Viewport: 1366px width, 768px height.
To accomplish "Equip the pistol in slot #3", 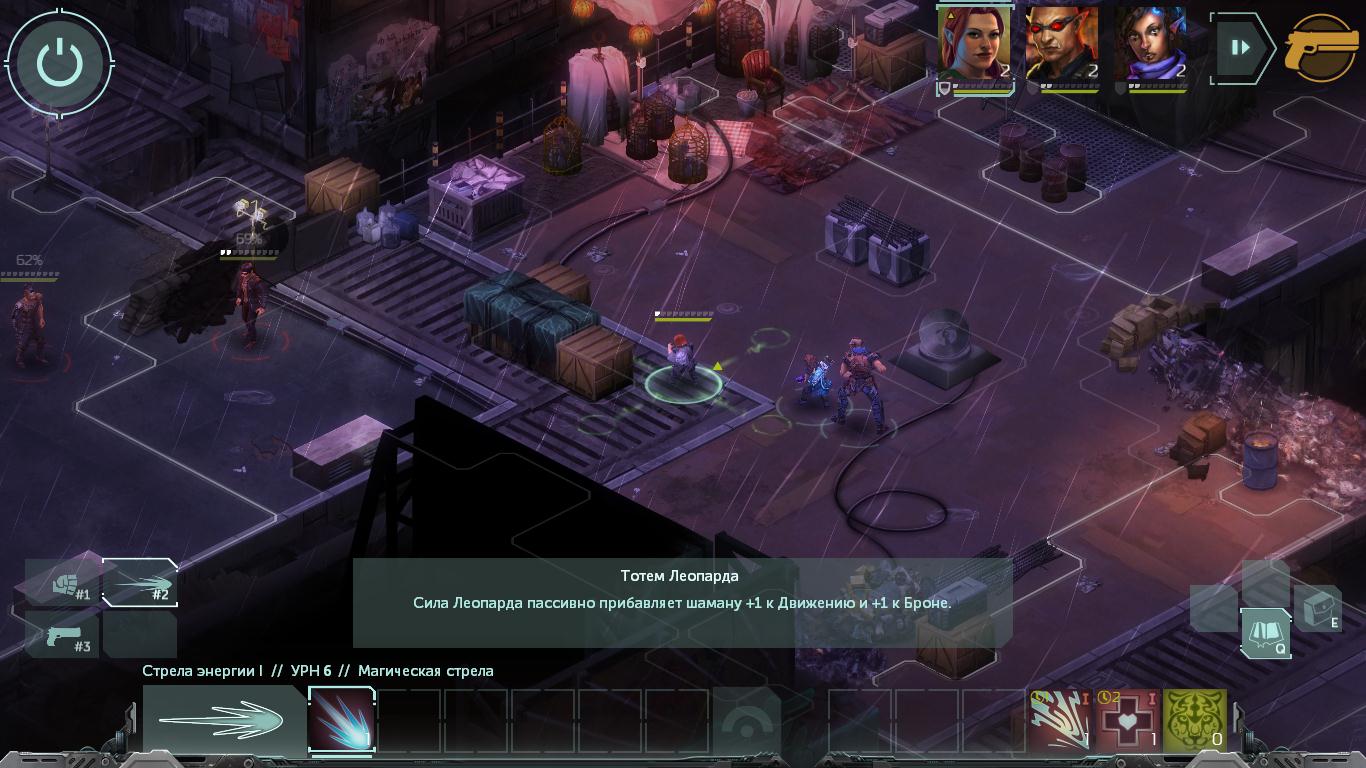I will pyautogui.click(x=62, y=636).
